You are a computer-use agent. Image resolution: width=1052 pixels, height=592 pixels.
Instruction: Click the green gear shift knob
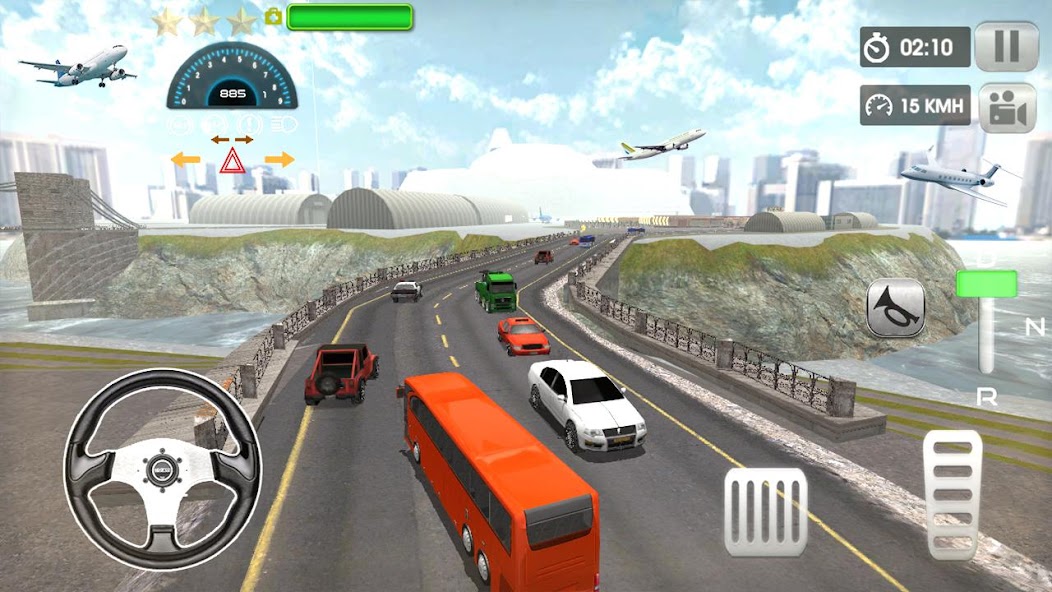[986, 284]
